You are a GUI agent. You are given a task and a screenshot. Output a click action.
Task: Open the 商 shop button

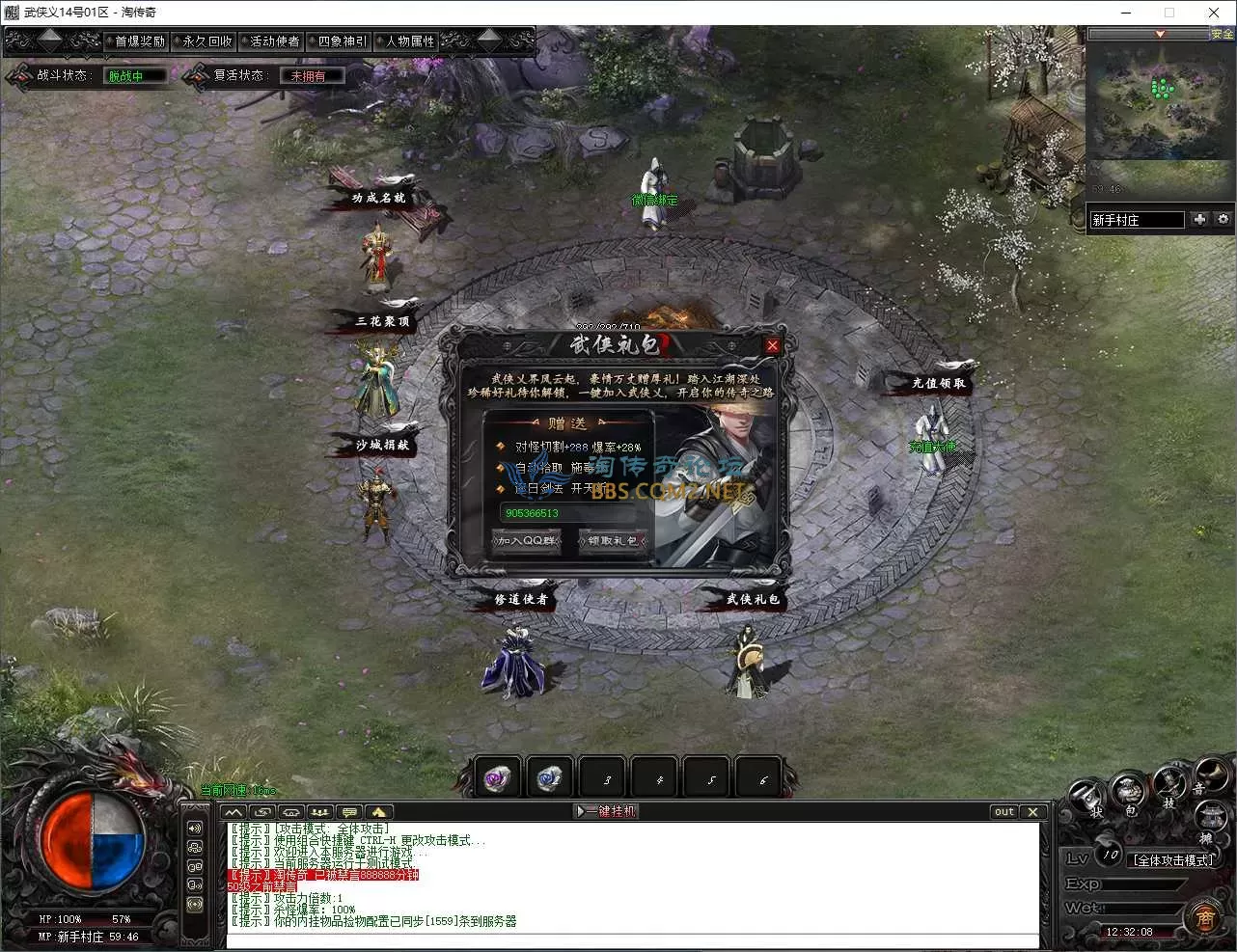[x=1205, y=917]
